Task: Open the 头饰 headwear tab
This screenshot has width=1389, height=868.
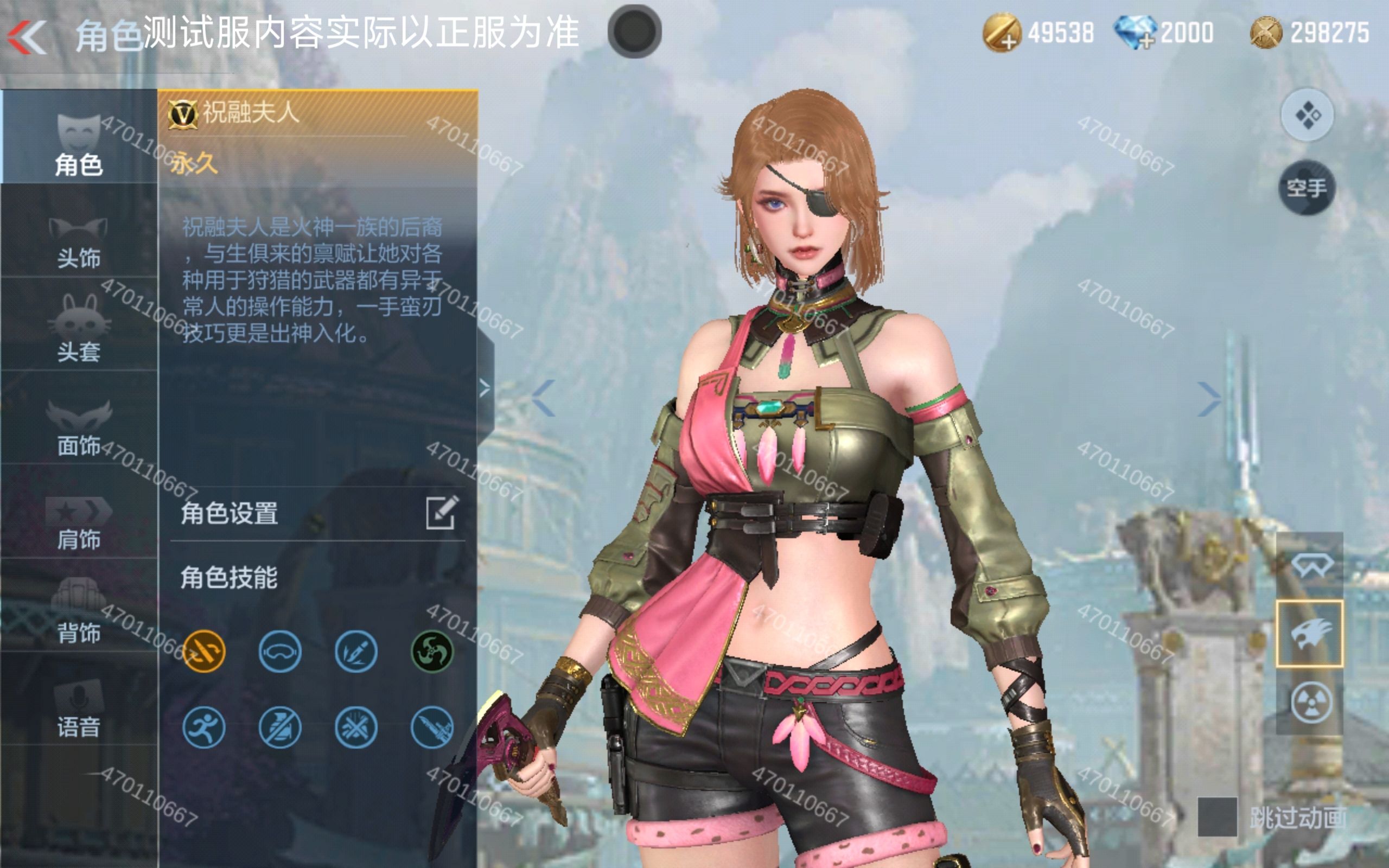Action: (x=79, y=241)
